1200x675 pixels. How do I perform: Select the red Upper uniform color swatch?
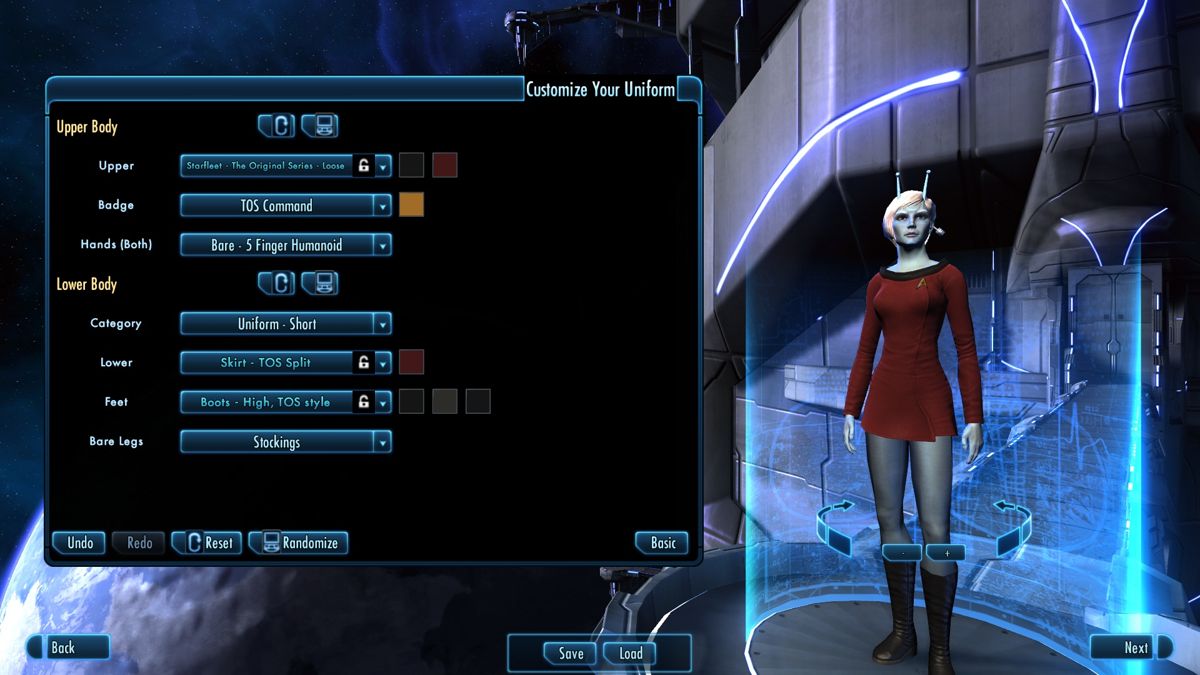(445, 166)
